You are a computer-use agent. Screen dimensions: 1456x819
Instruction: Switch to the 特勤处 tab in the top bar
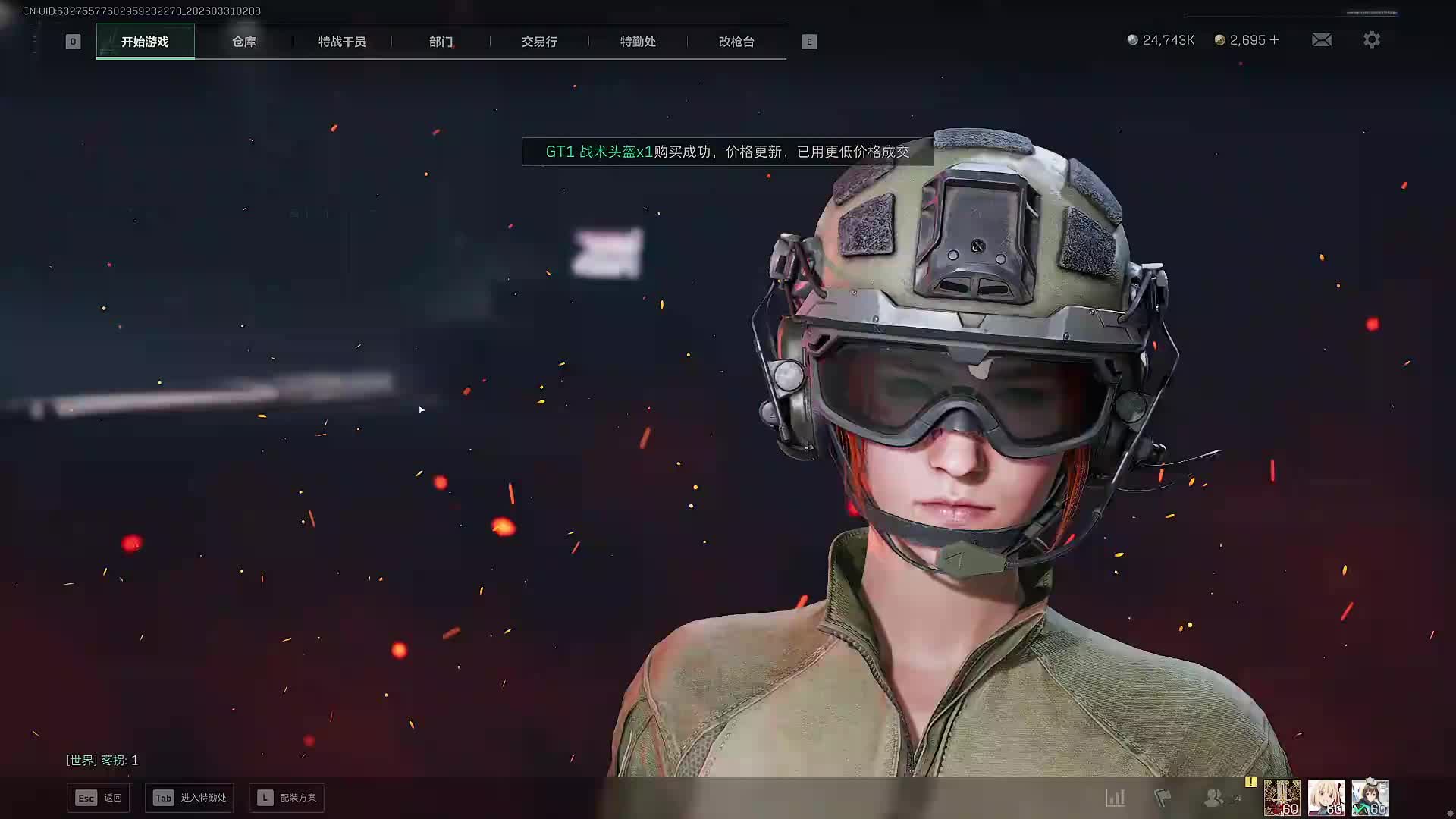pos(638,42)
